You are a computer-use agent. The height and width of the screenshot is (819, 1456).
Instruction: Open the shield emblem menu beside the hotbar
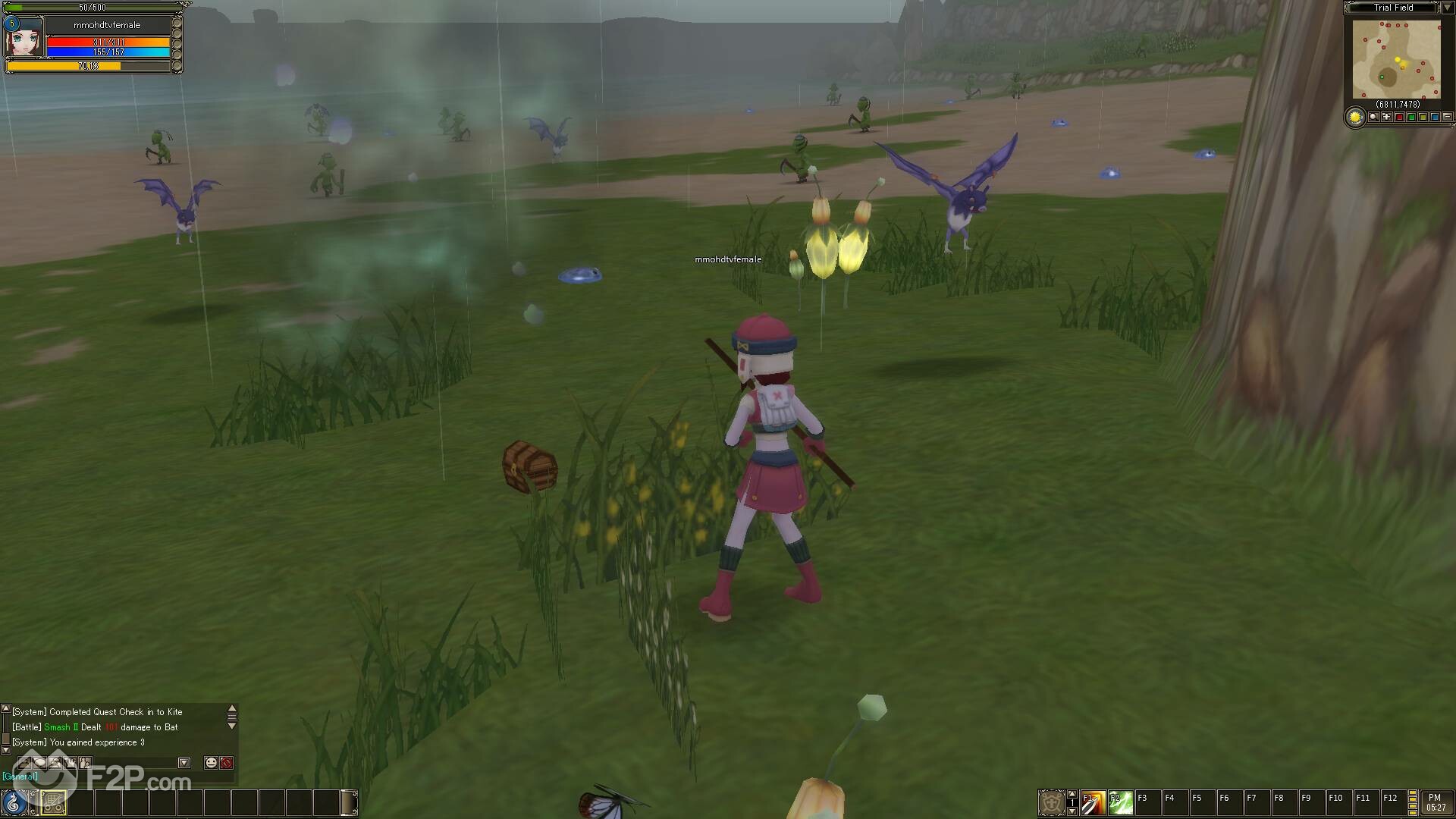coord(1051,802)
